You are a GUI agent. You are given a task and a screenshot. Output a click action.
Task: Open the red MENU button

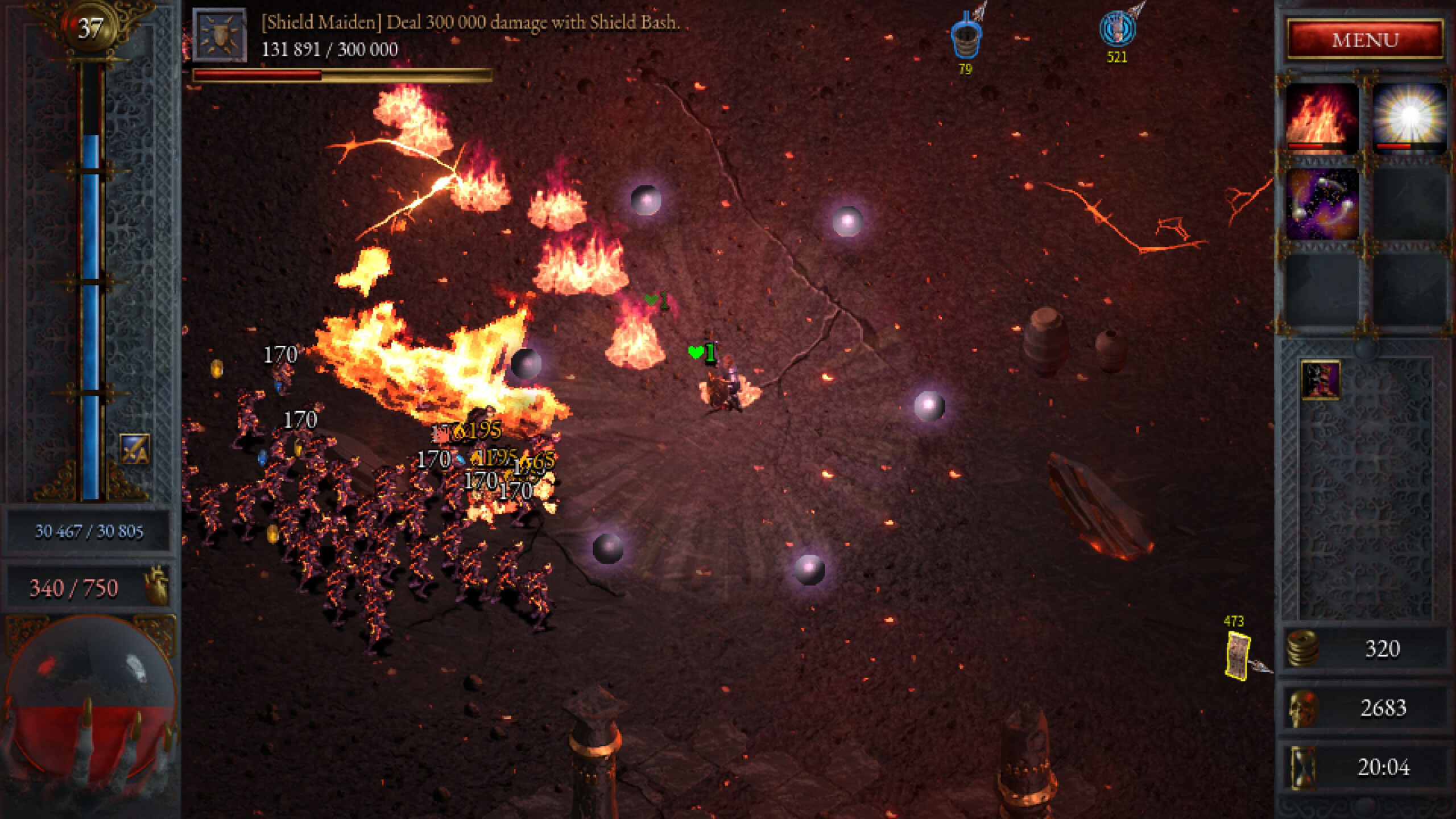[x=1365, y=39]
